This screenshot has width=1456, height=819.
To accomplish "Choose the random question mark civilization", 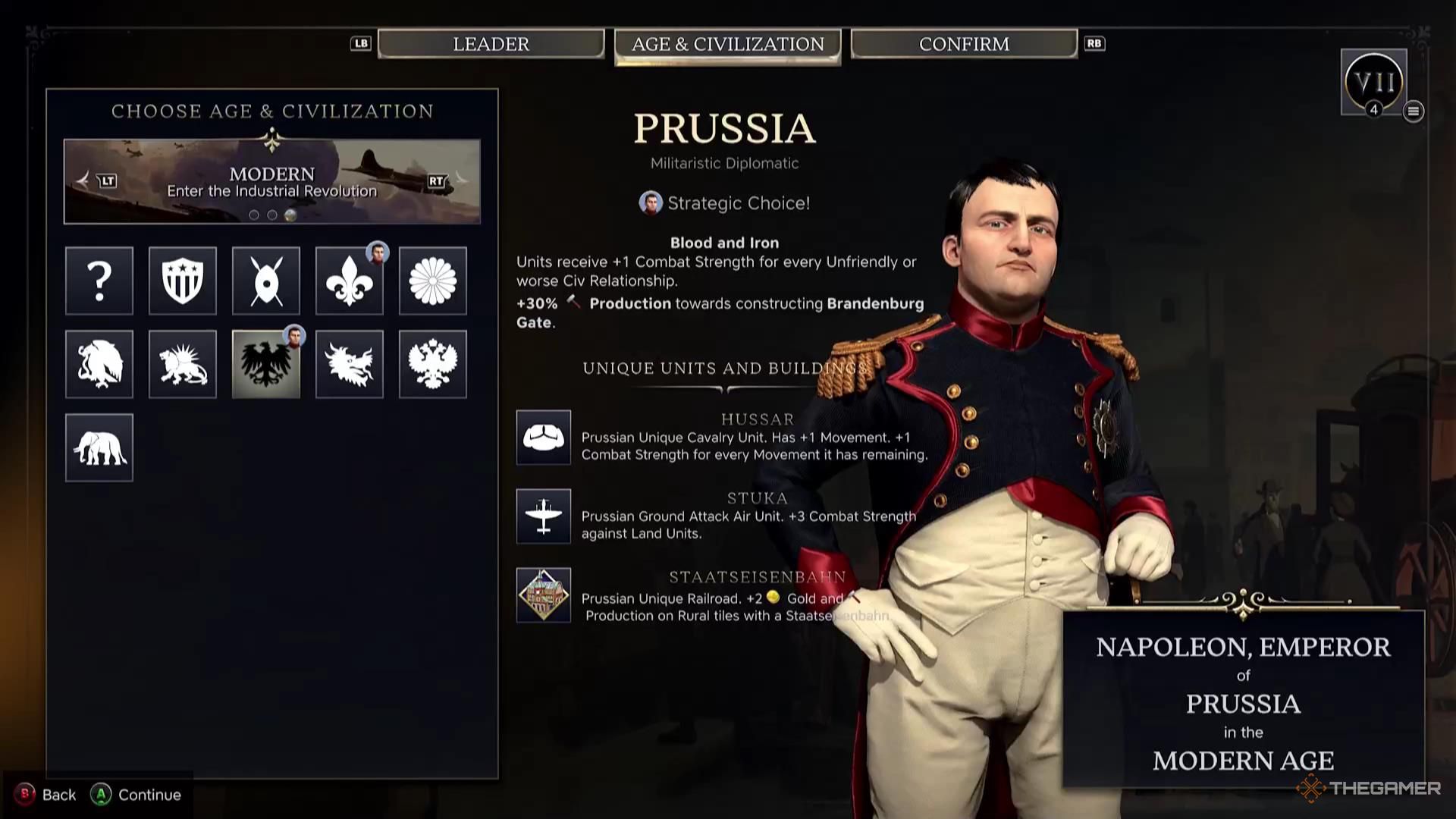I will (x=99, y=281).
